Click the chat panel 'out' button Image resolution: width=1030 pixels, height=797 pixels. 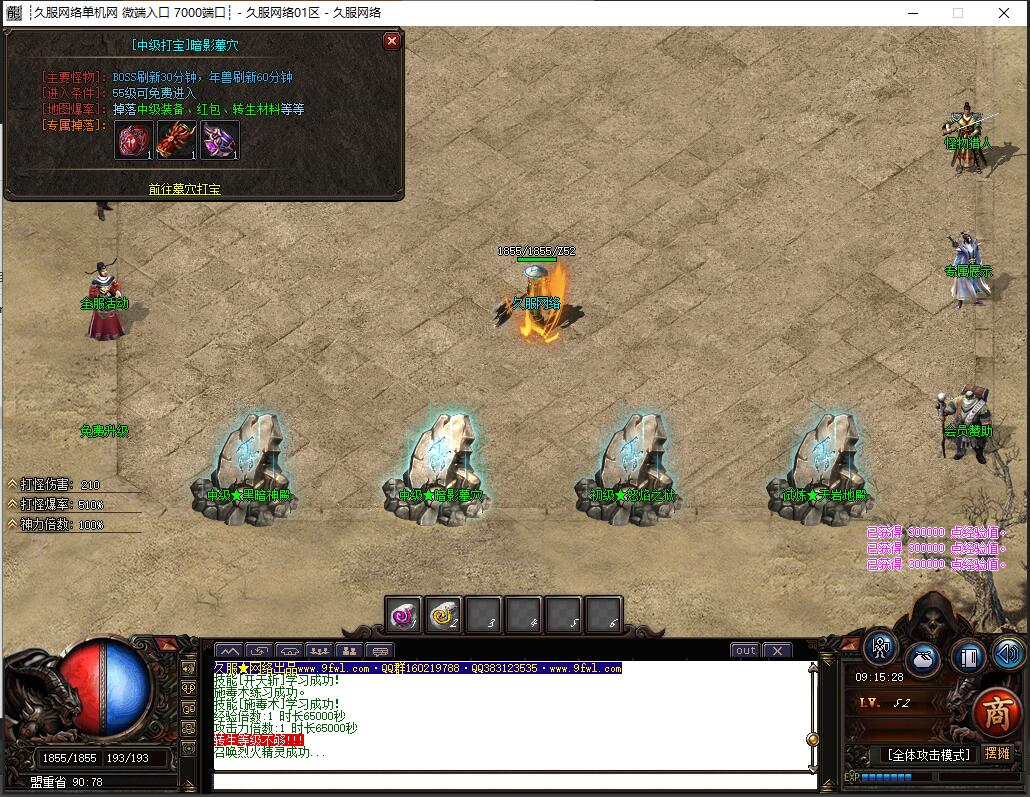(745, 650)
